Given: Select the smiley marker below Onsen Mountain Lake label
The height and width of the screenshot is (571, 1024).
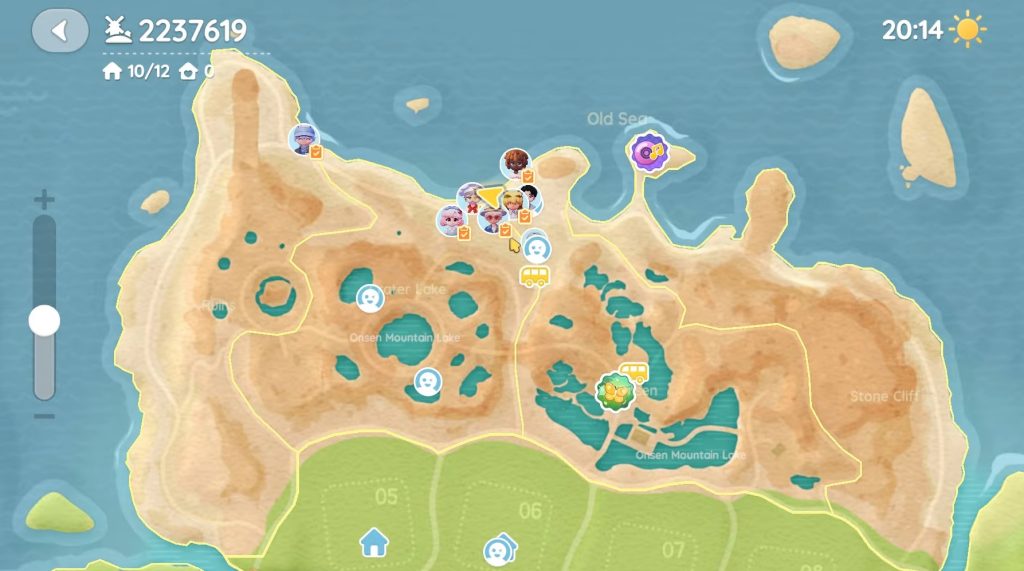Looking at the screenshot, I should tap(428, 381).
